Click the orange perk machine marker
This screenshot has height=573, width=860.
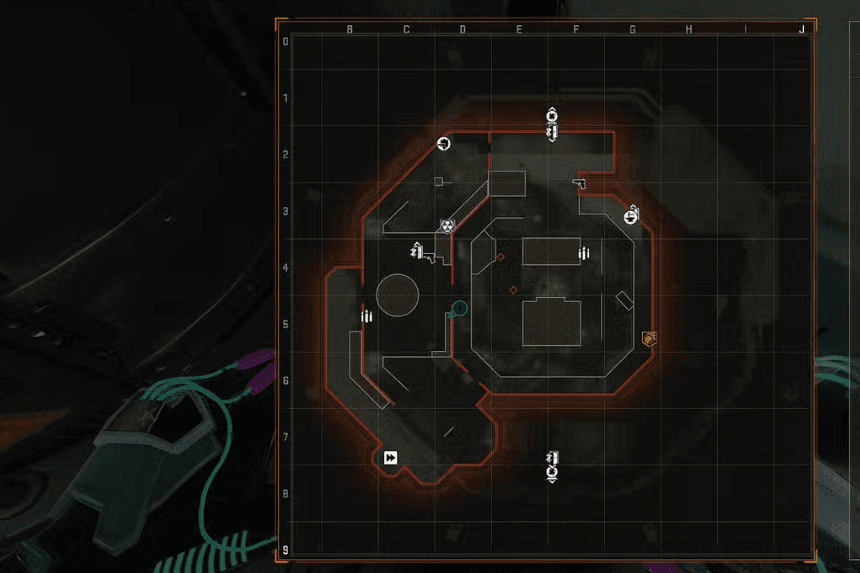point(647,339)
